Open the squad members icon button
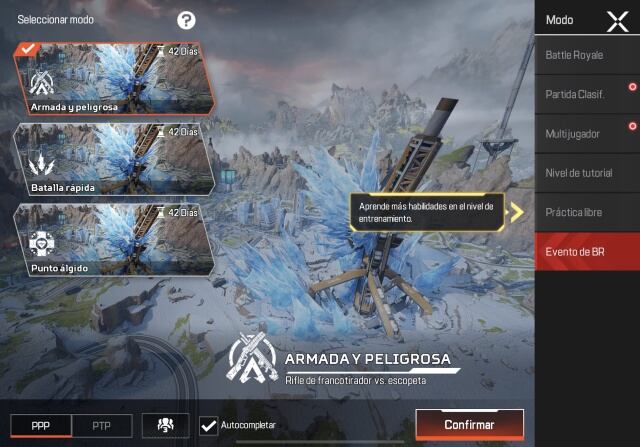This screenshot has width=640, height=447. (165, 425)
